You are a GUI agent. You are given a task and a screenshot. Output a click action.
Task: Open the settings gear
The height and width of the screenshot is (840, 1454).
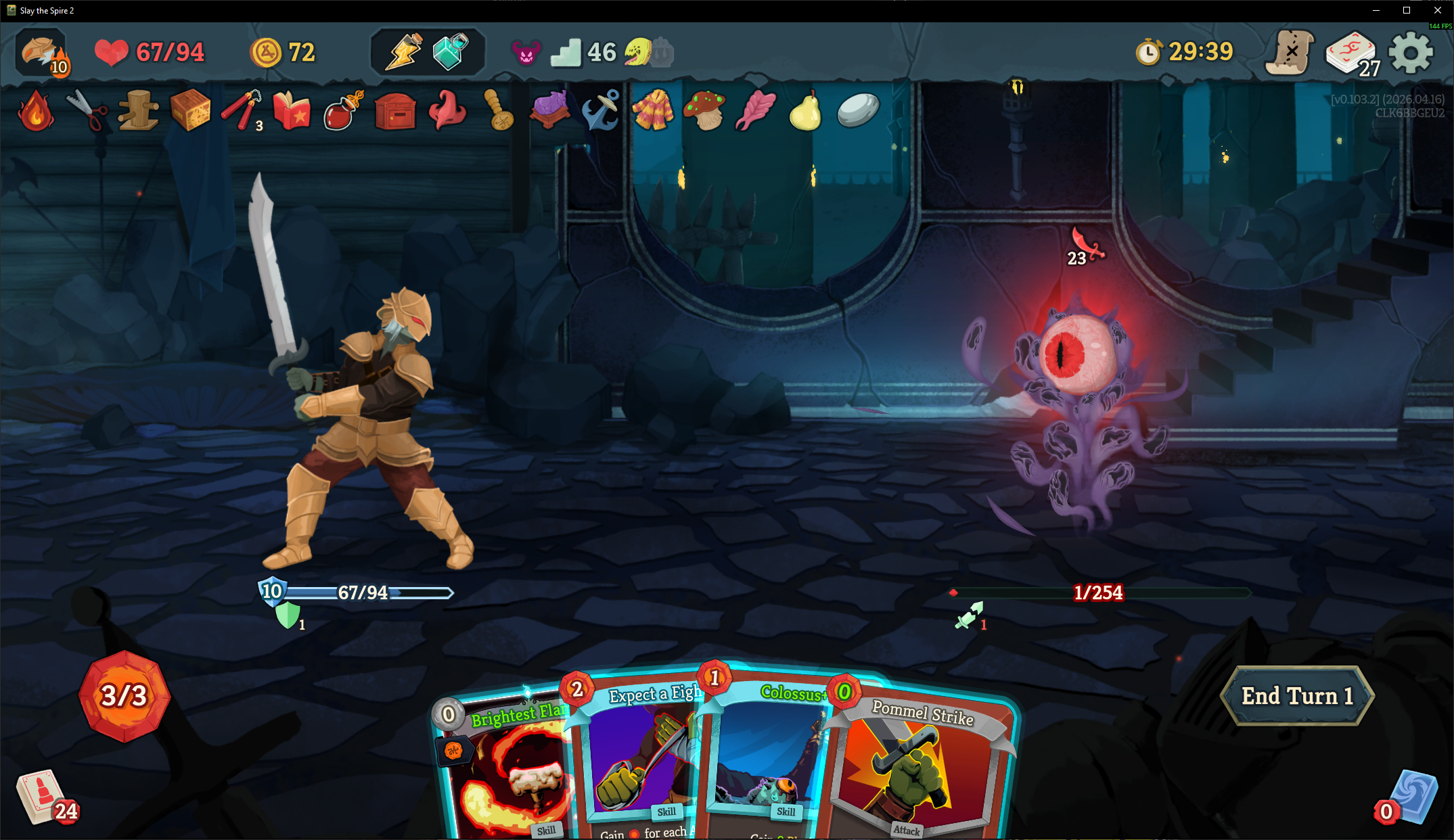(1411, 52)
